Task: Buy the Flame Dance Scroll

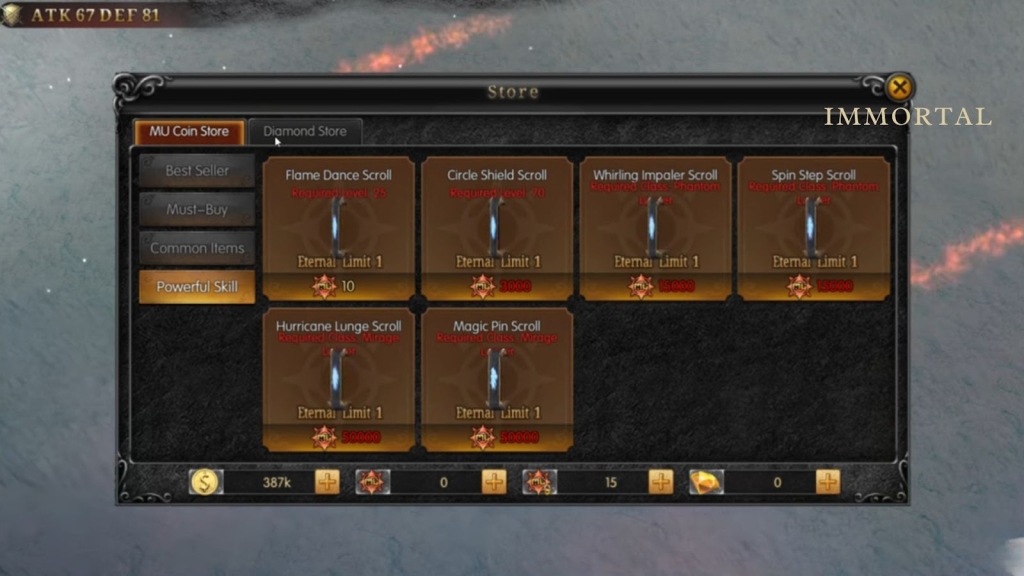Action: pyautogui.click(x=338, y=227)
